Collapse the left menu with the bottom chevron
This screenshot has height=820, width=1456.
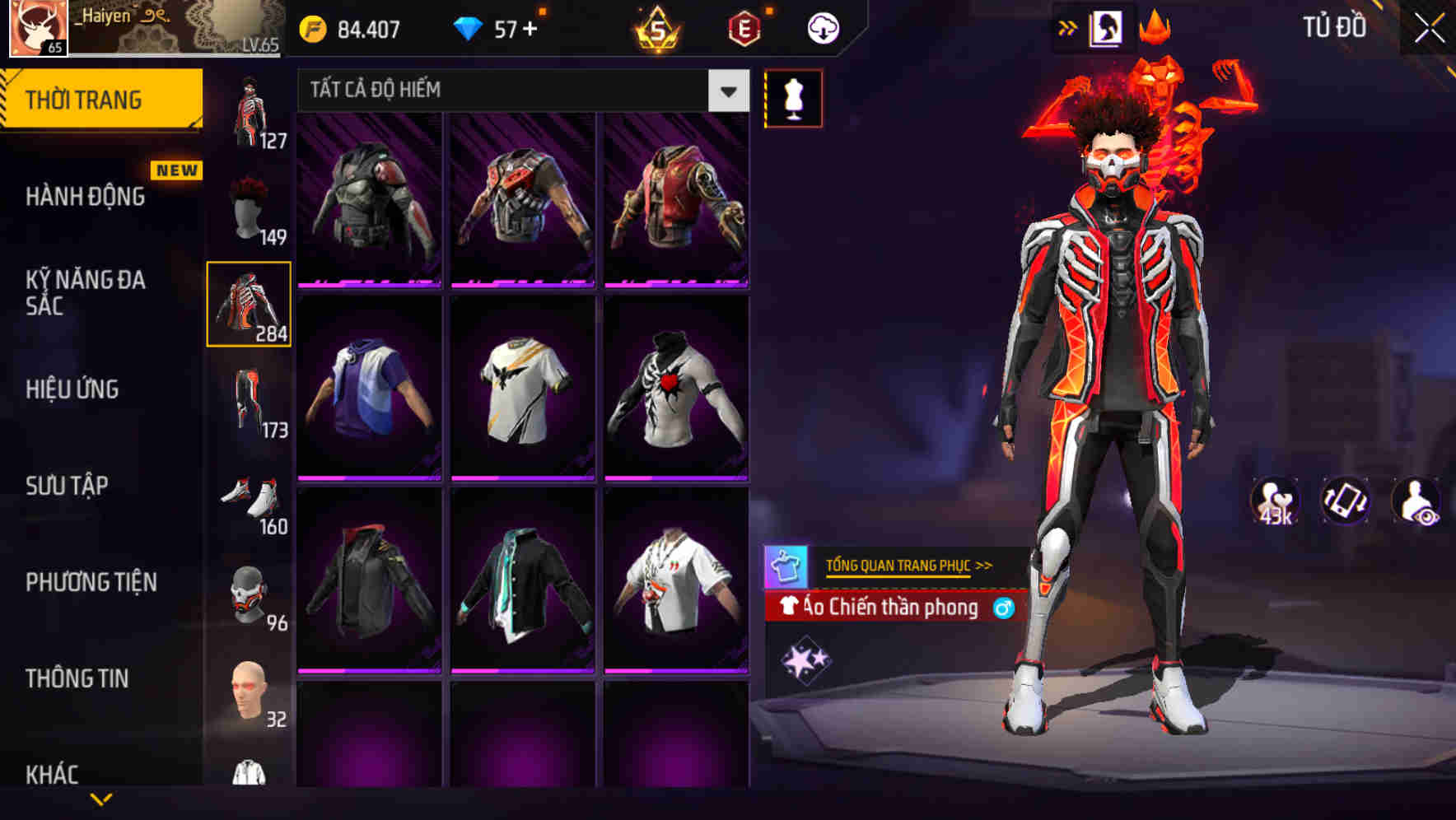(x=101, y=799)
